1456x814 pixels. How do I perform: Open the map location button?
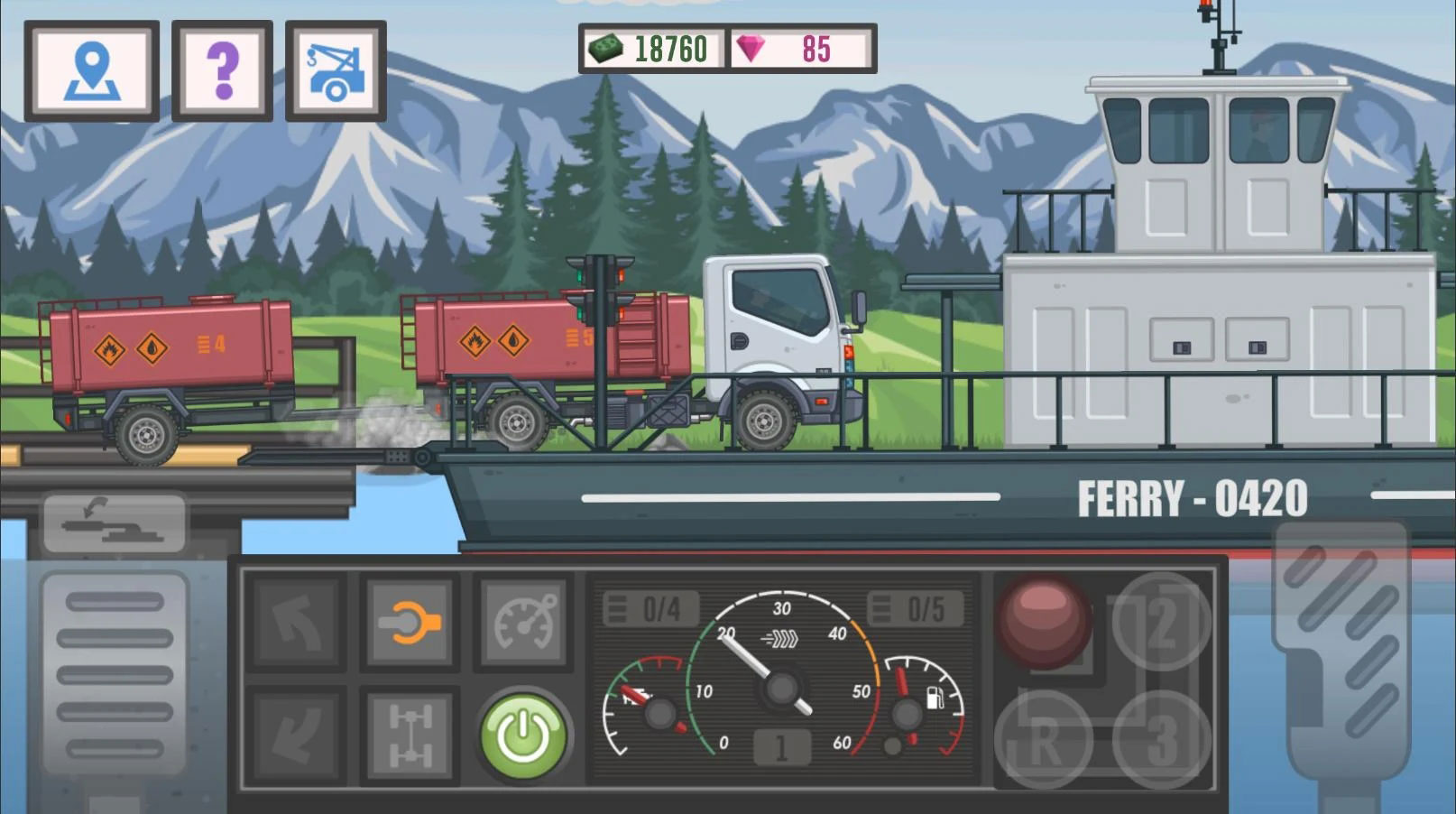pos(92,71)
